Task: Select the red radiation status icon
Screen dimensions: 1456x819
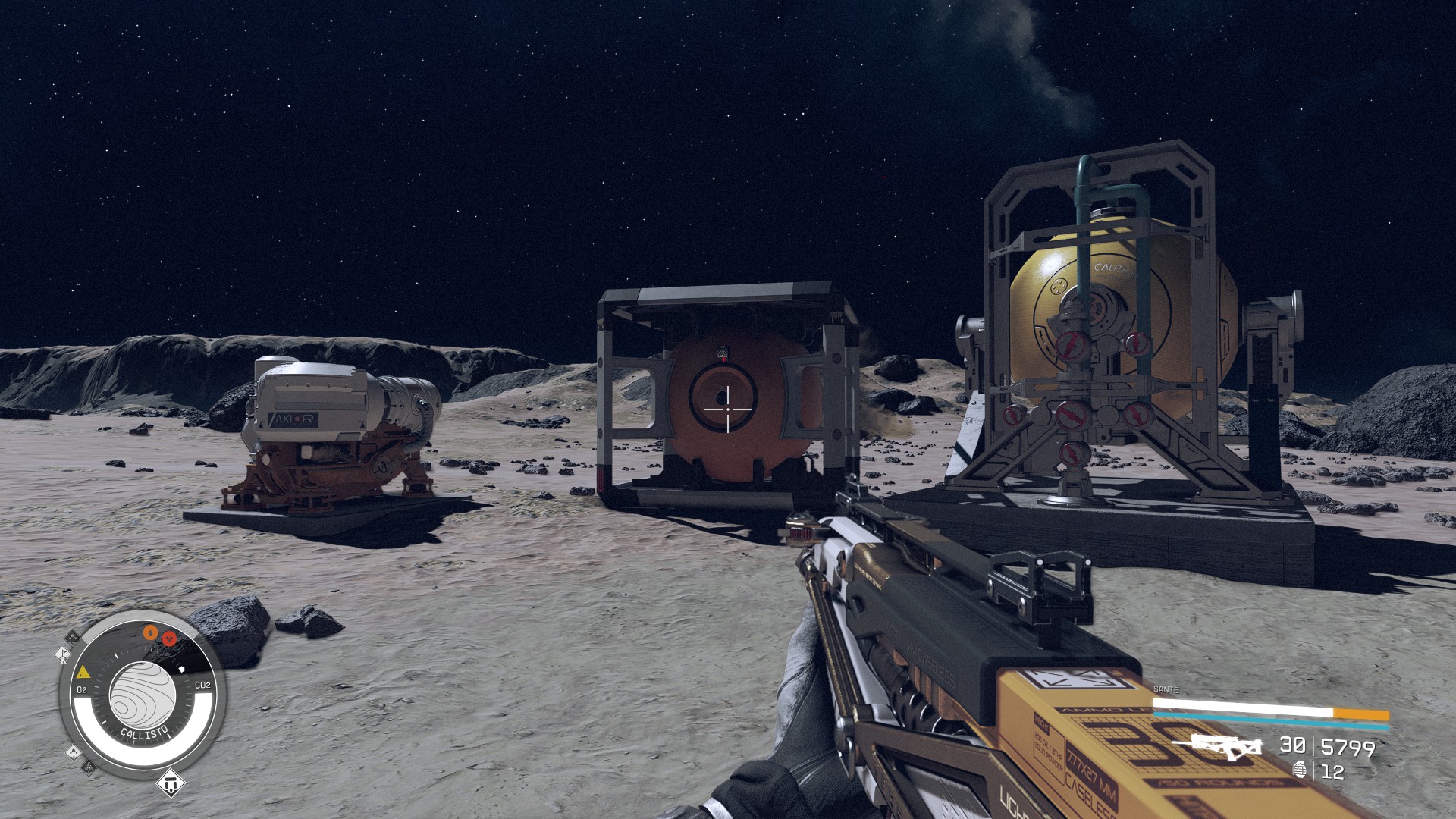Action: coord(169,639)
